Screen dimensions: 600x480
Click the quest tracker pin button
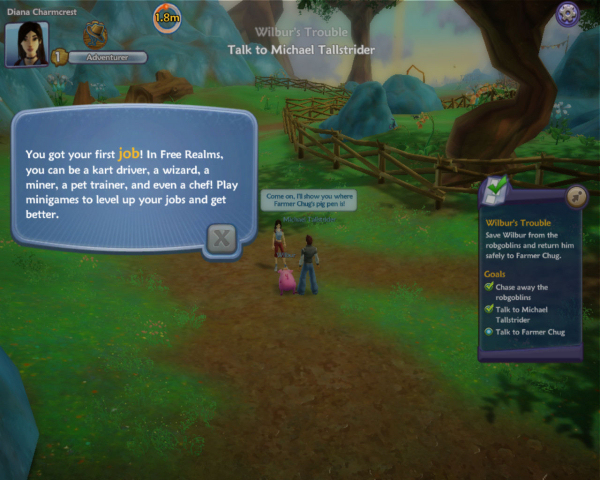pyautogui.click(x=576, y=195)
